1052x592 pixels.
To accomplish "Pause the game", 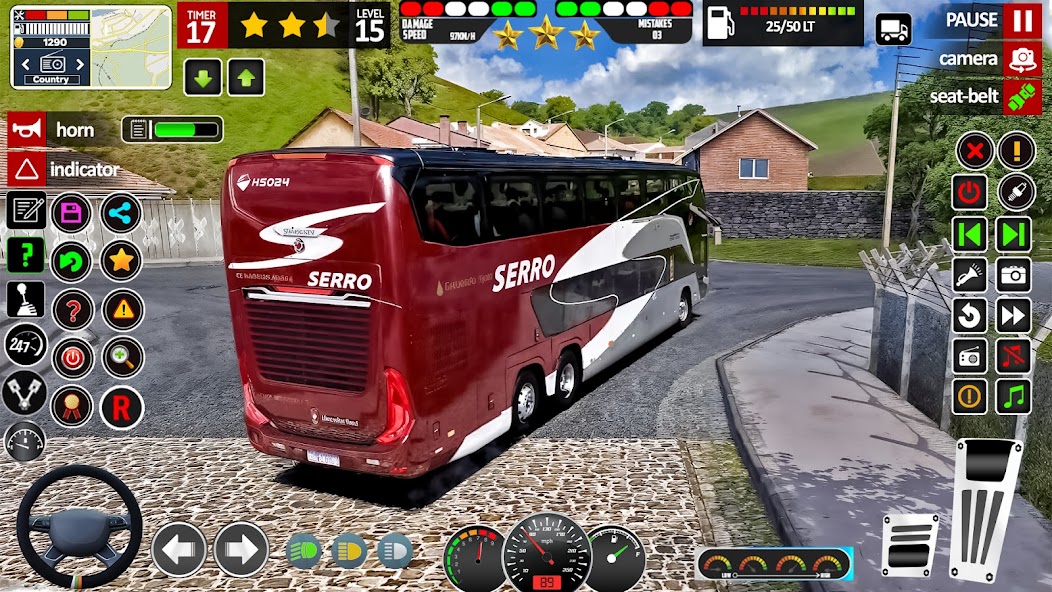I will point(1021,20).
